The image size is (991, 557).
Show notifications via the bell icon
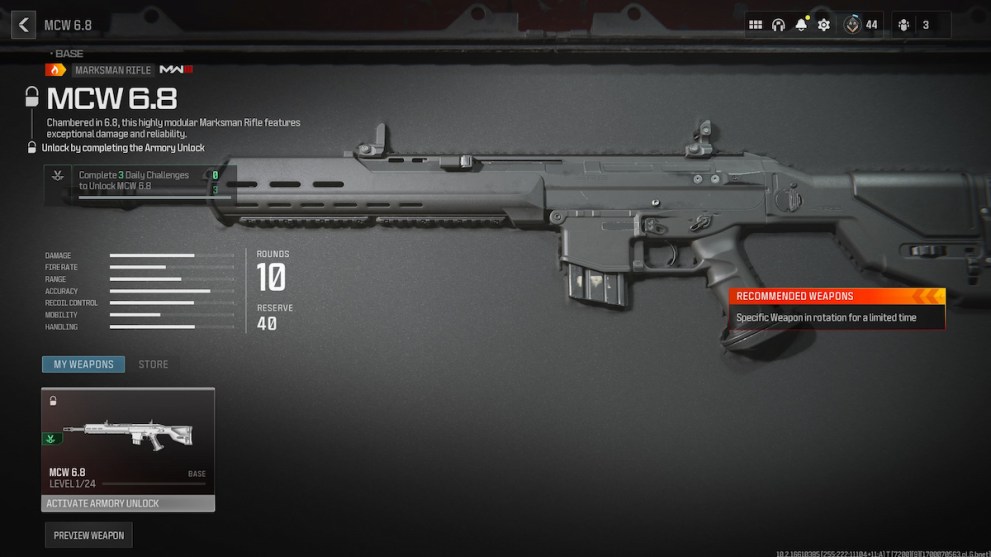[801, 25]
